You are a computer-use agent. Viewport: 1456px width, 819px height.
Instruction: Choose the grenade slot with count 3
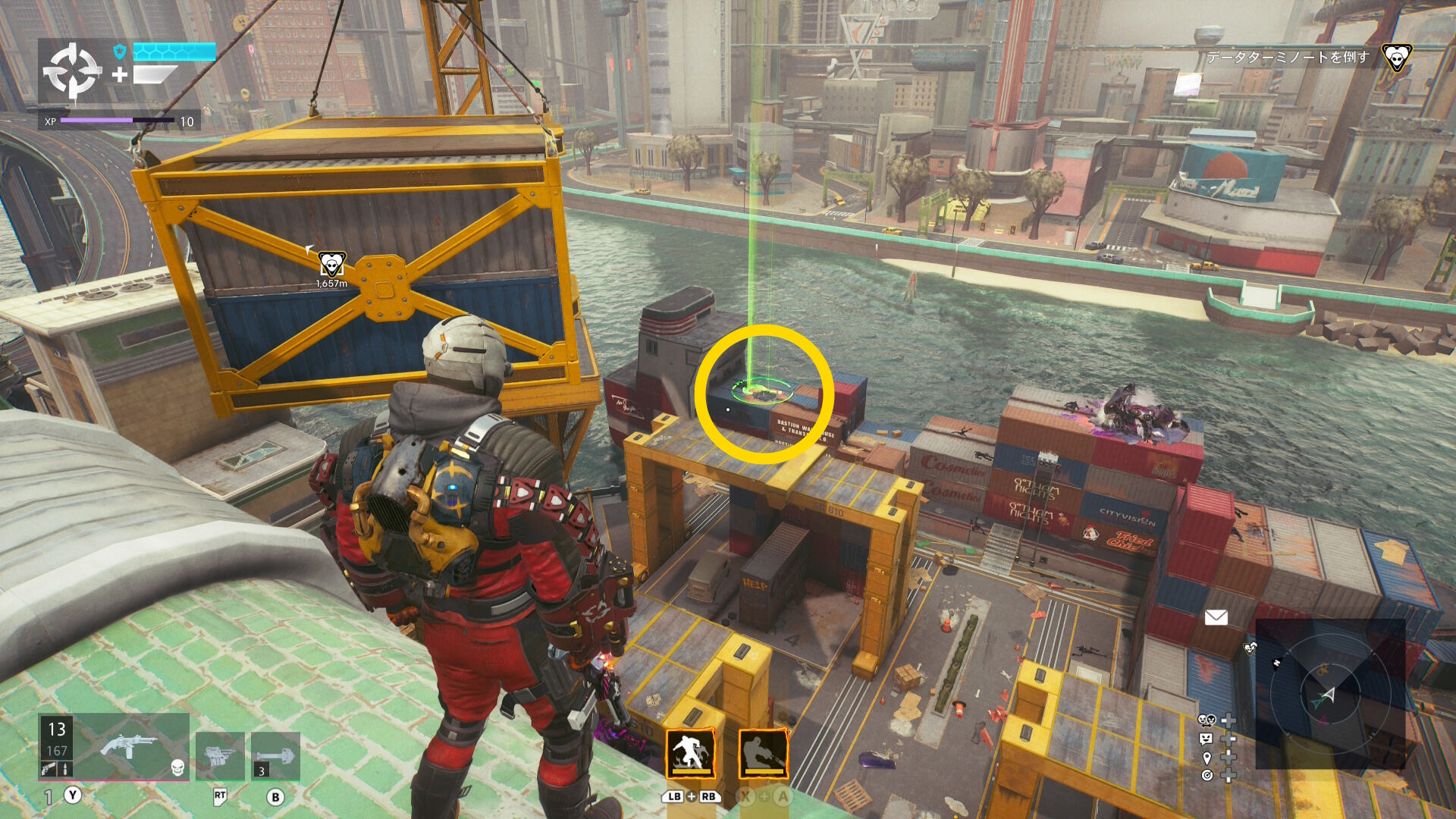pyautogui.click(x=275, y=755)
